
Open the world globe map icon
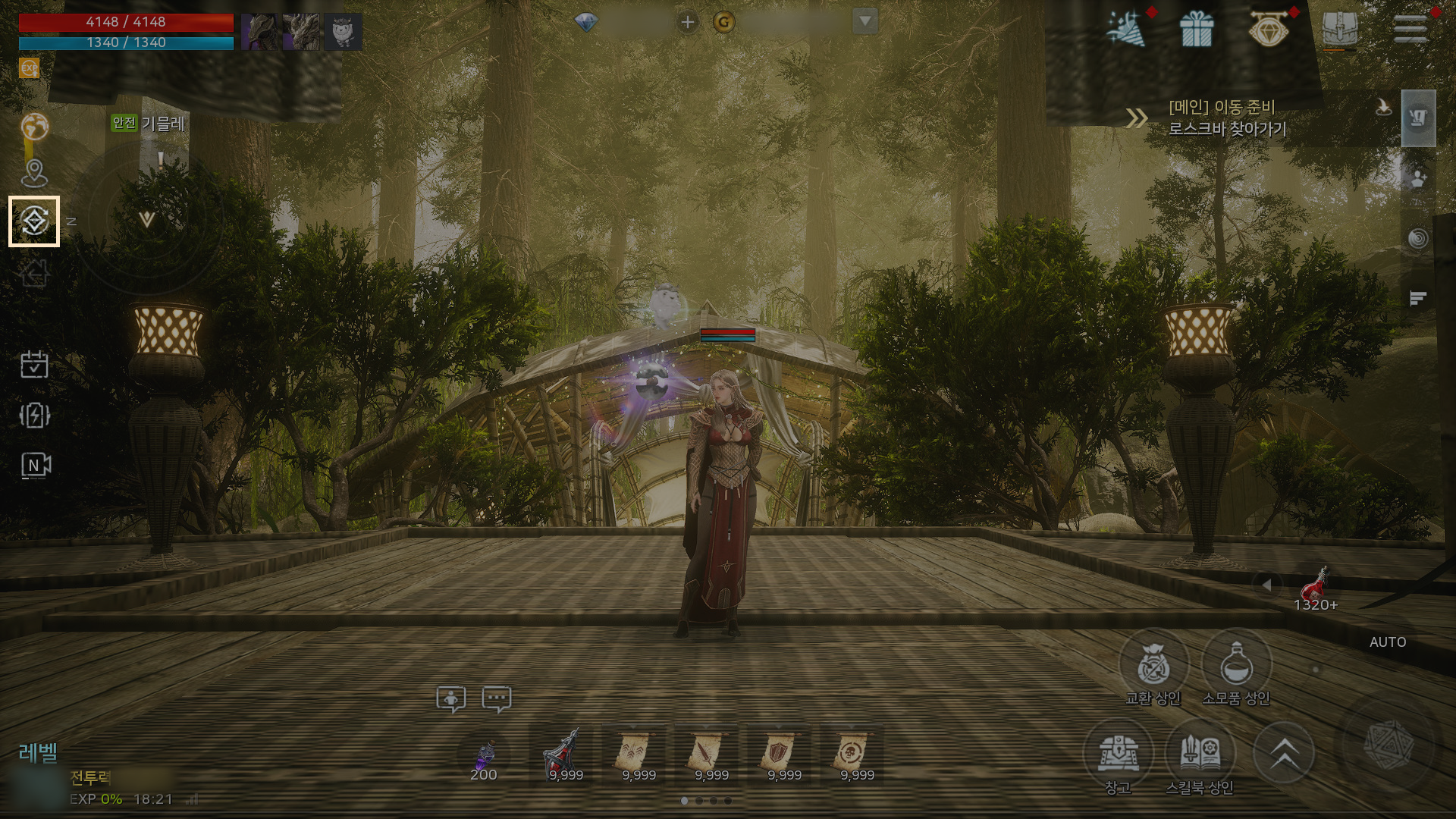(34, 126)
